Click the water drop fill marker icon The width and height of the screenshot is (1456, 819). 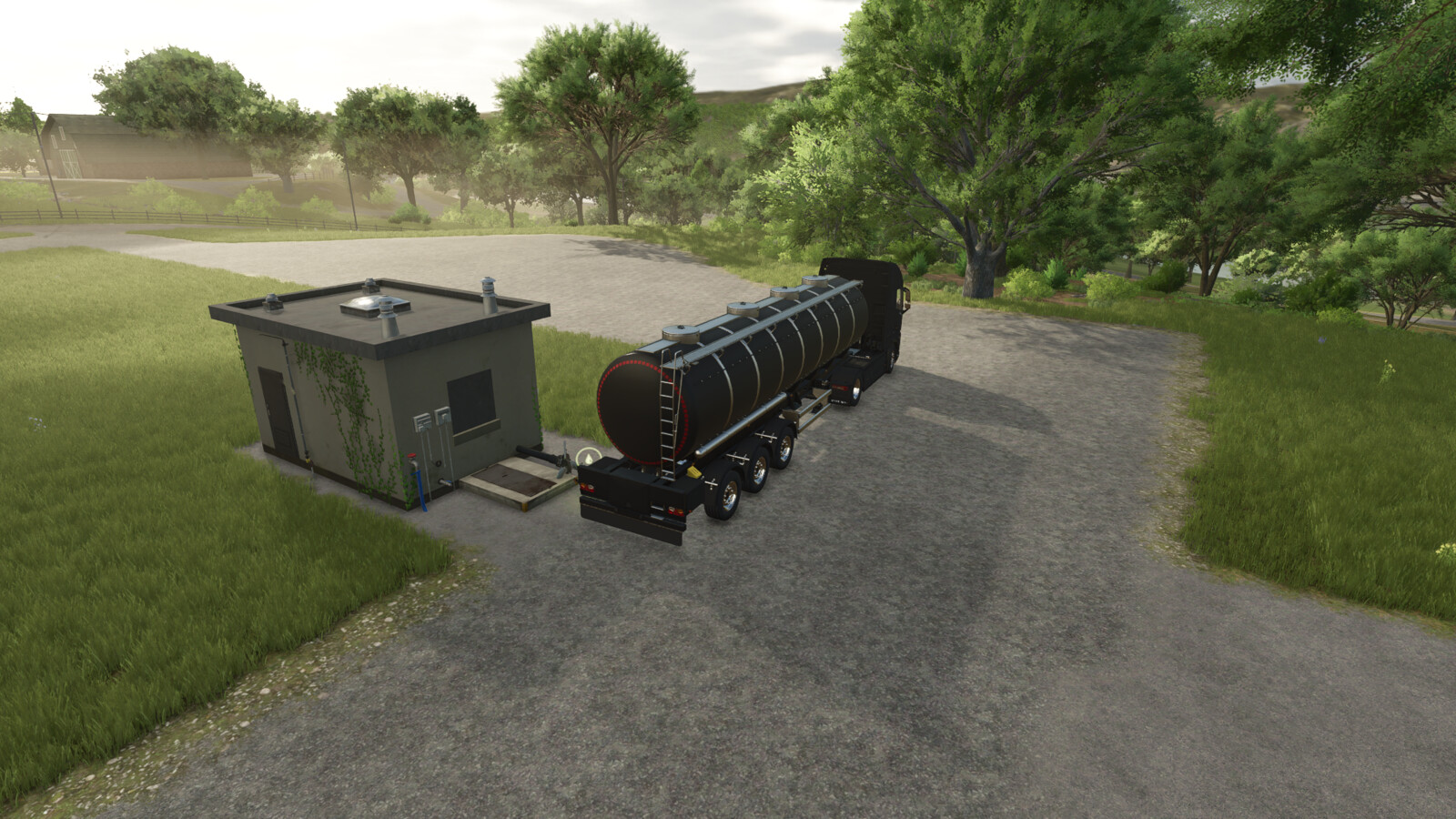pyautogui.click(x=590, y=457)
